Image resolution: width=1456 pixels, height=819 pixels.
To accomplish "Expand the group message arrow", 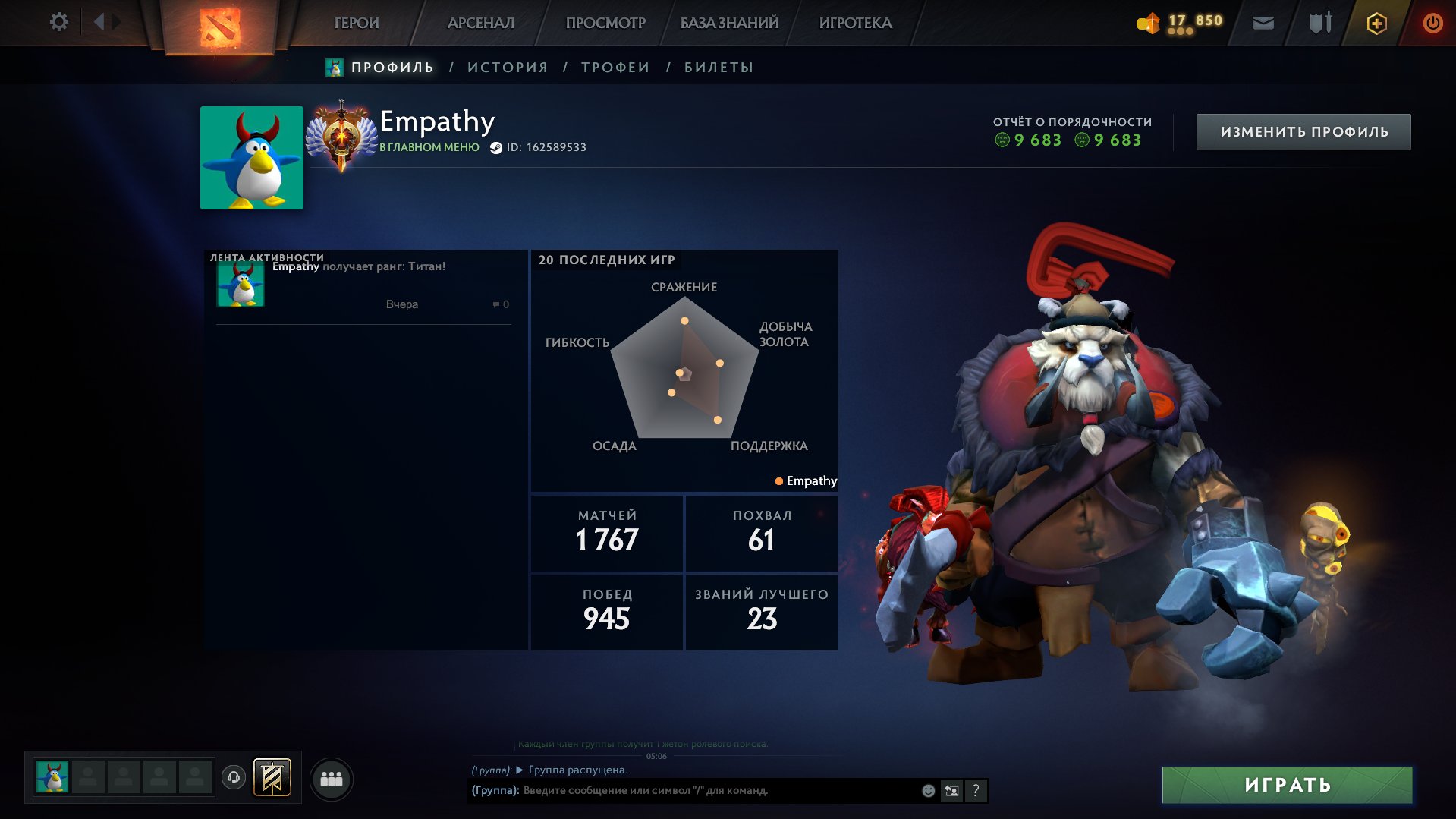I will coord(519,770).
